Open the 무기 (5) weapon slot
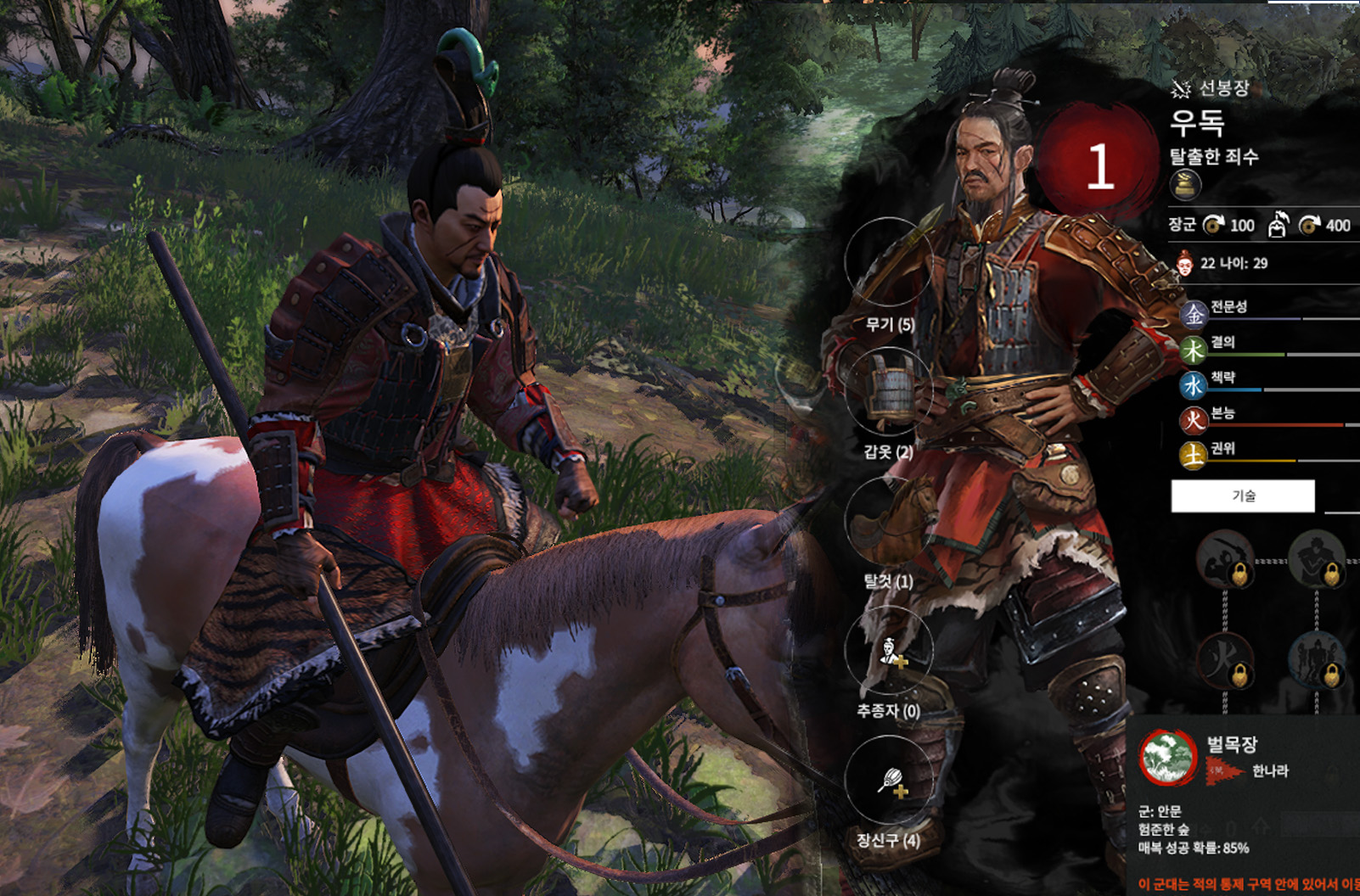 pos(889,263)
